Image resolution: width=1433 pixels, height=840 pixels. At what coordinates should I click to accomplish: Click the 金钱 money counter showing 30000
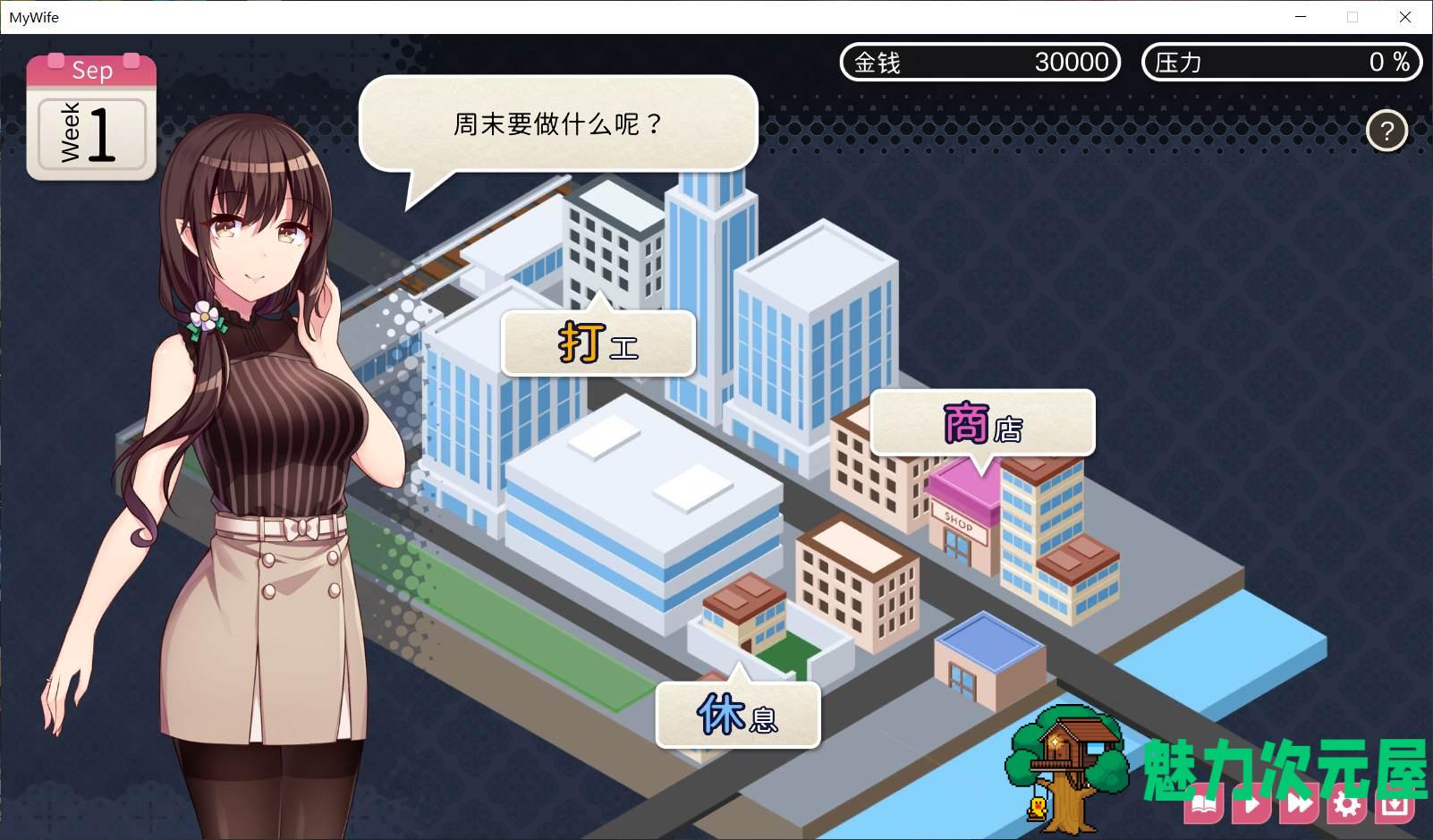point(979,62)
